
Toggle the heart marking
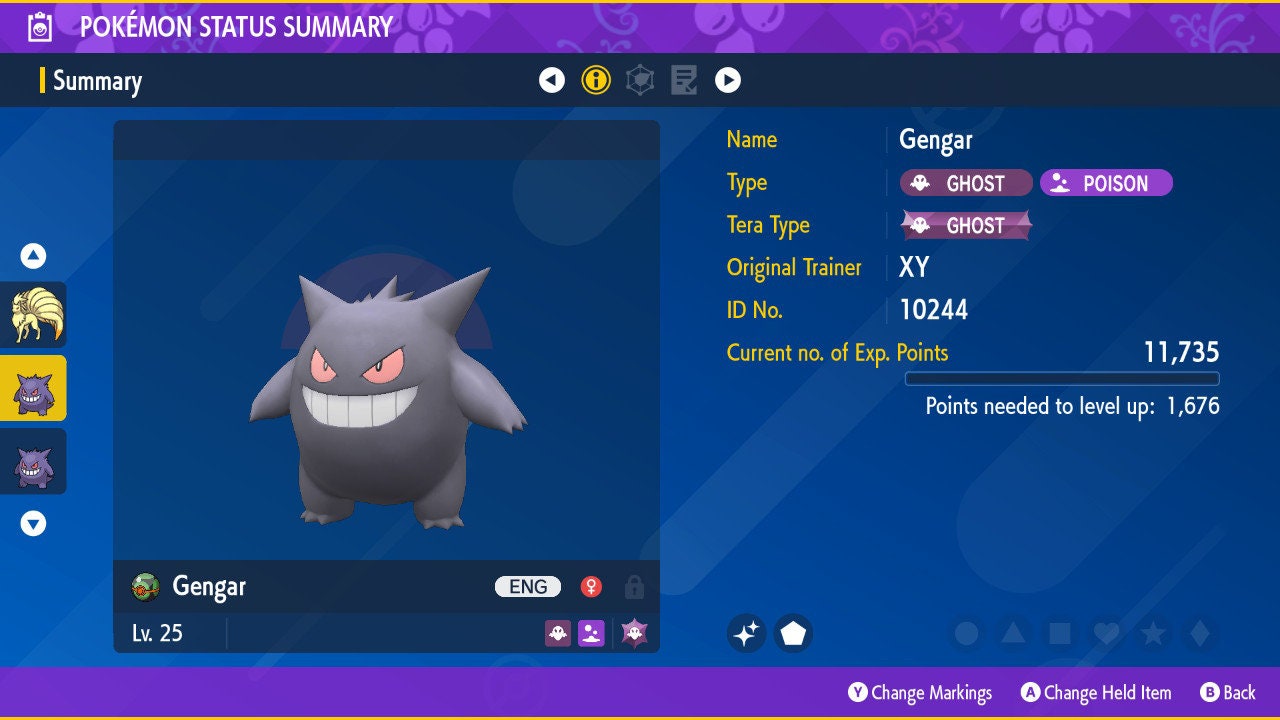[x=1105, y=633]
